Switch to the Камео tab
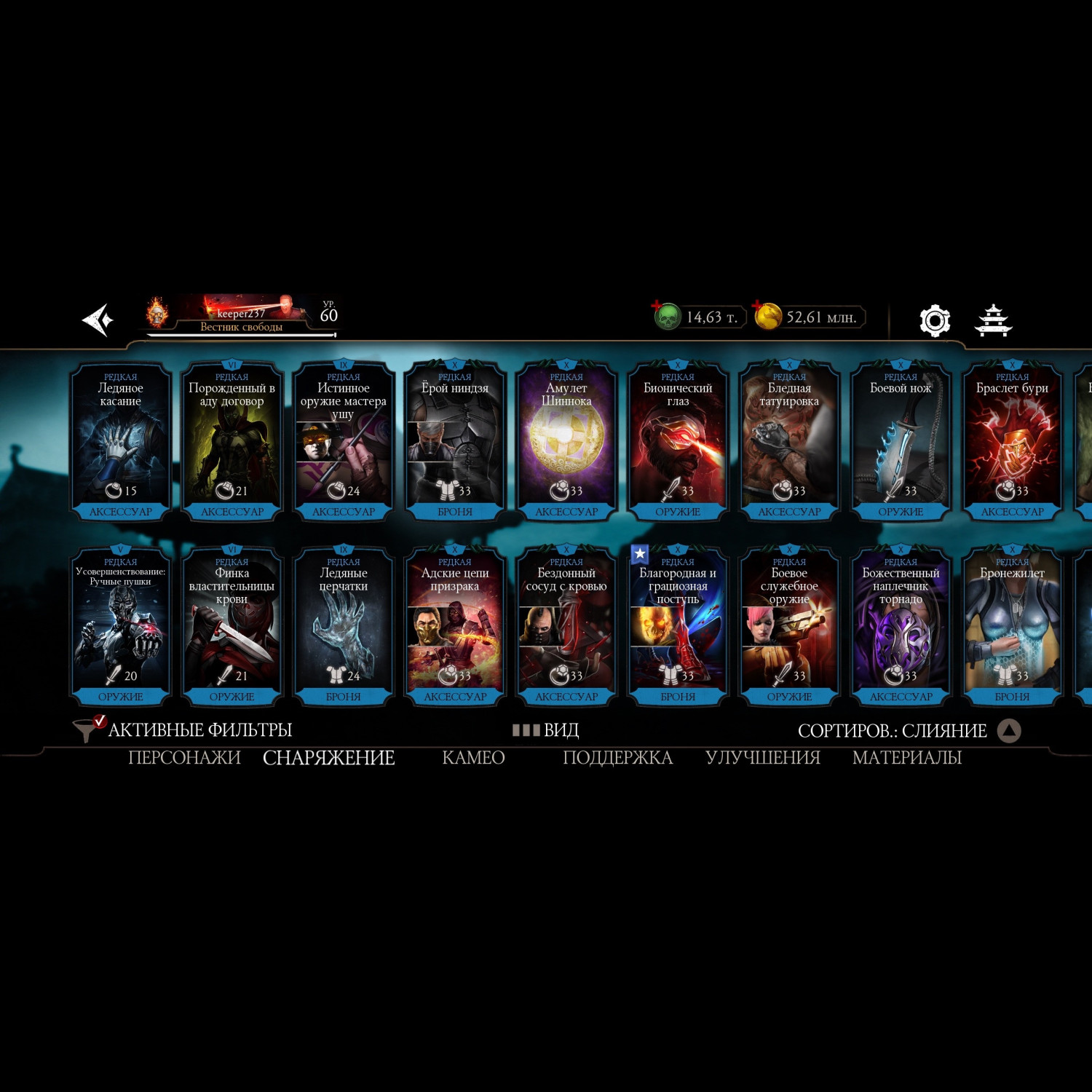 pyautogui.click(x=473, y=758)
